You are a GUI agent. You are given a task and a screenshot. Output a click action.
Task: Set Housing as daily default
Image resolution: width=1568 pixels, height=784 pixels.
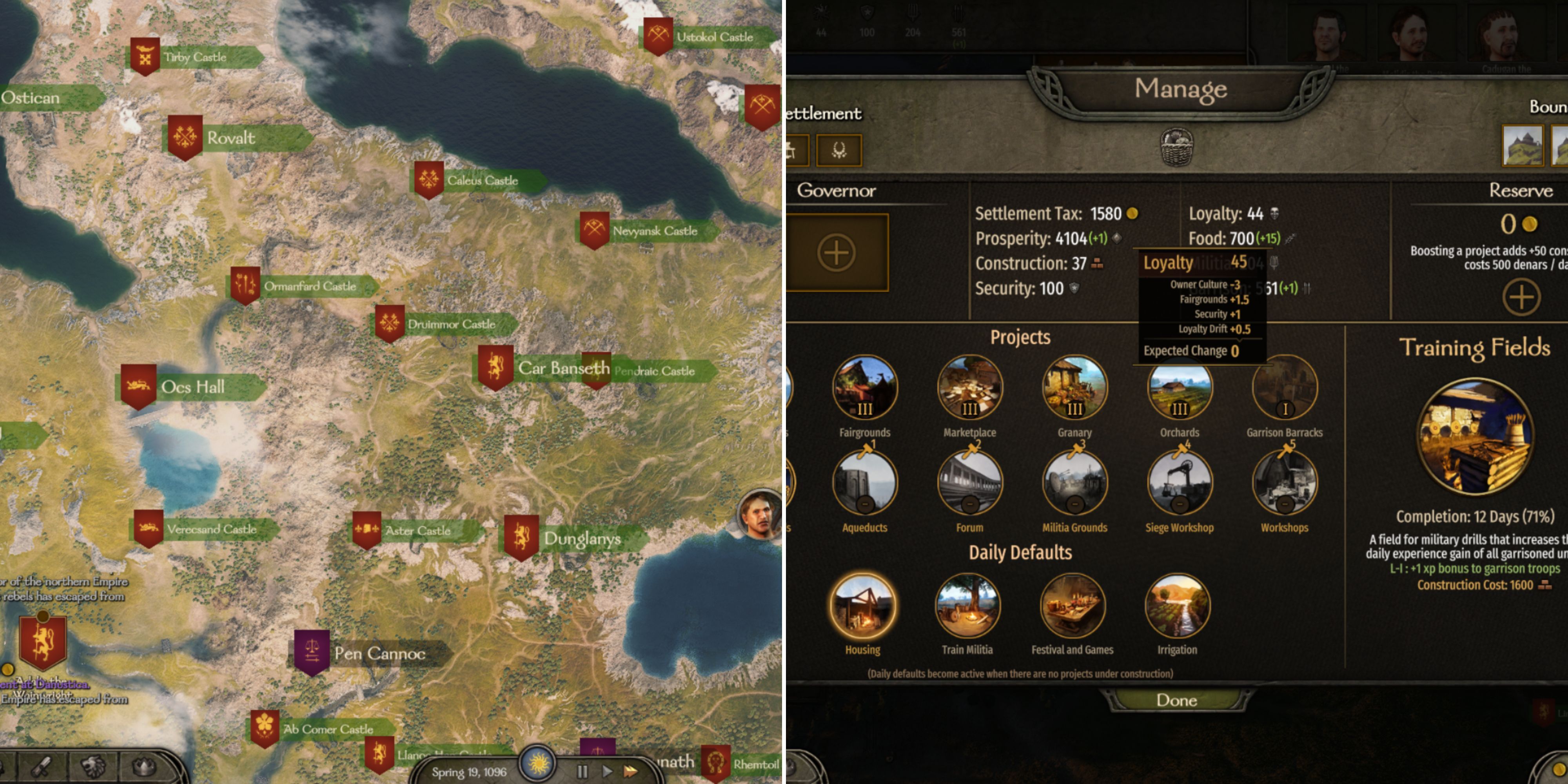click(862, 606)
